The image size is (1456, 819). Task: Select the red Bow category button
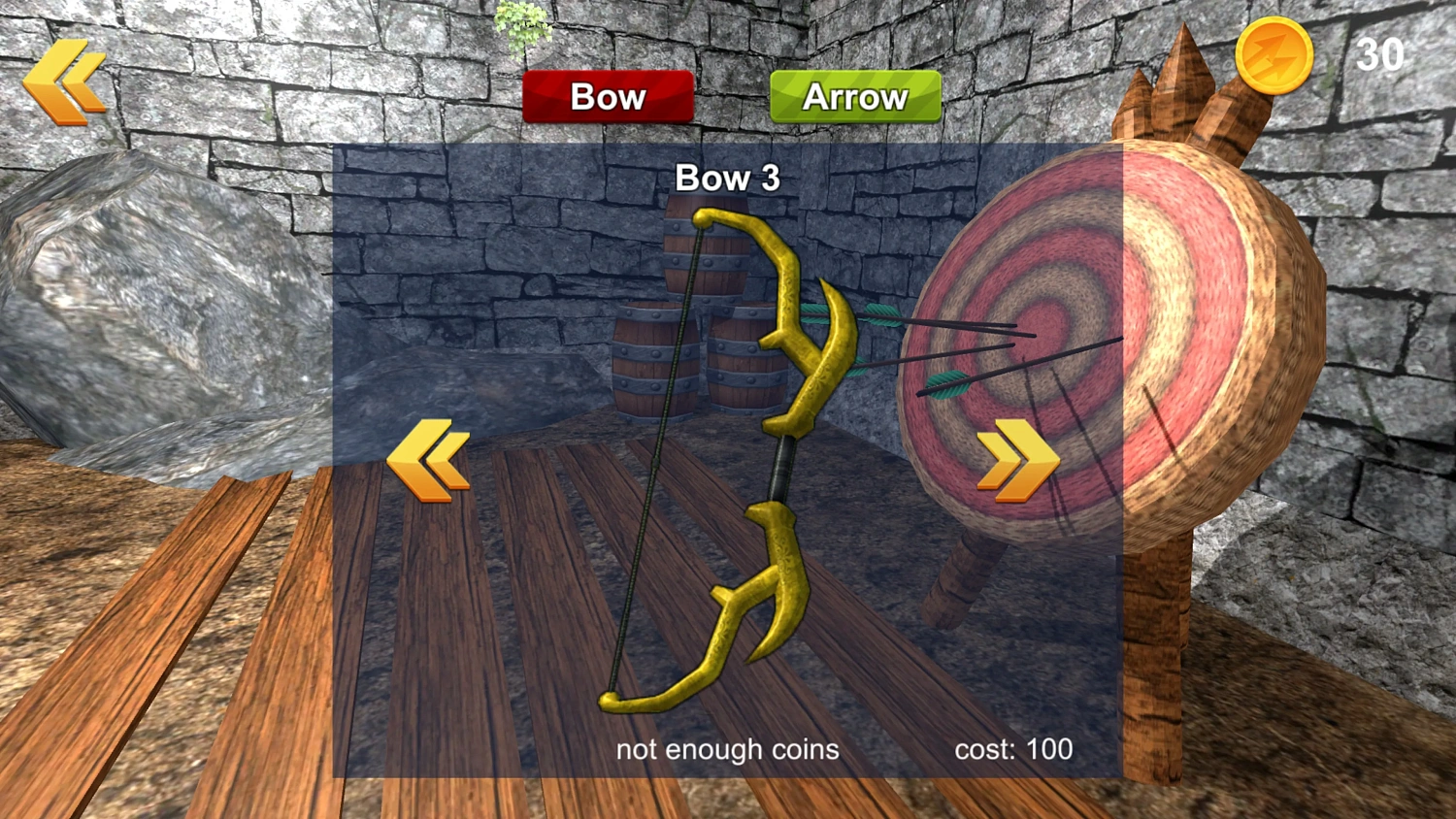(x=608, y=96)
